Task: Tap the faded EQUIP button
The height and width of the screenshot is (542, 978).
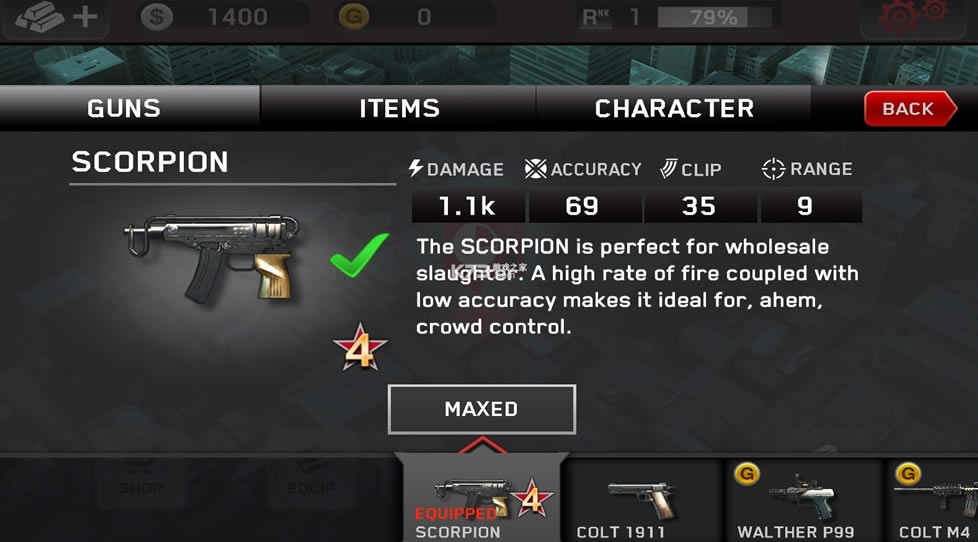Action: tap(311, 480)
